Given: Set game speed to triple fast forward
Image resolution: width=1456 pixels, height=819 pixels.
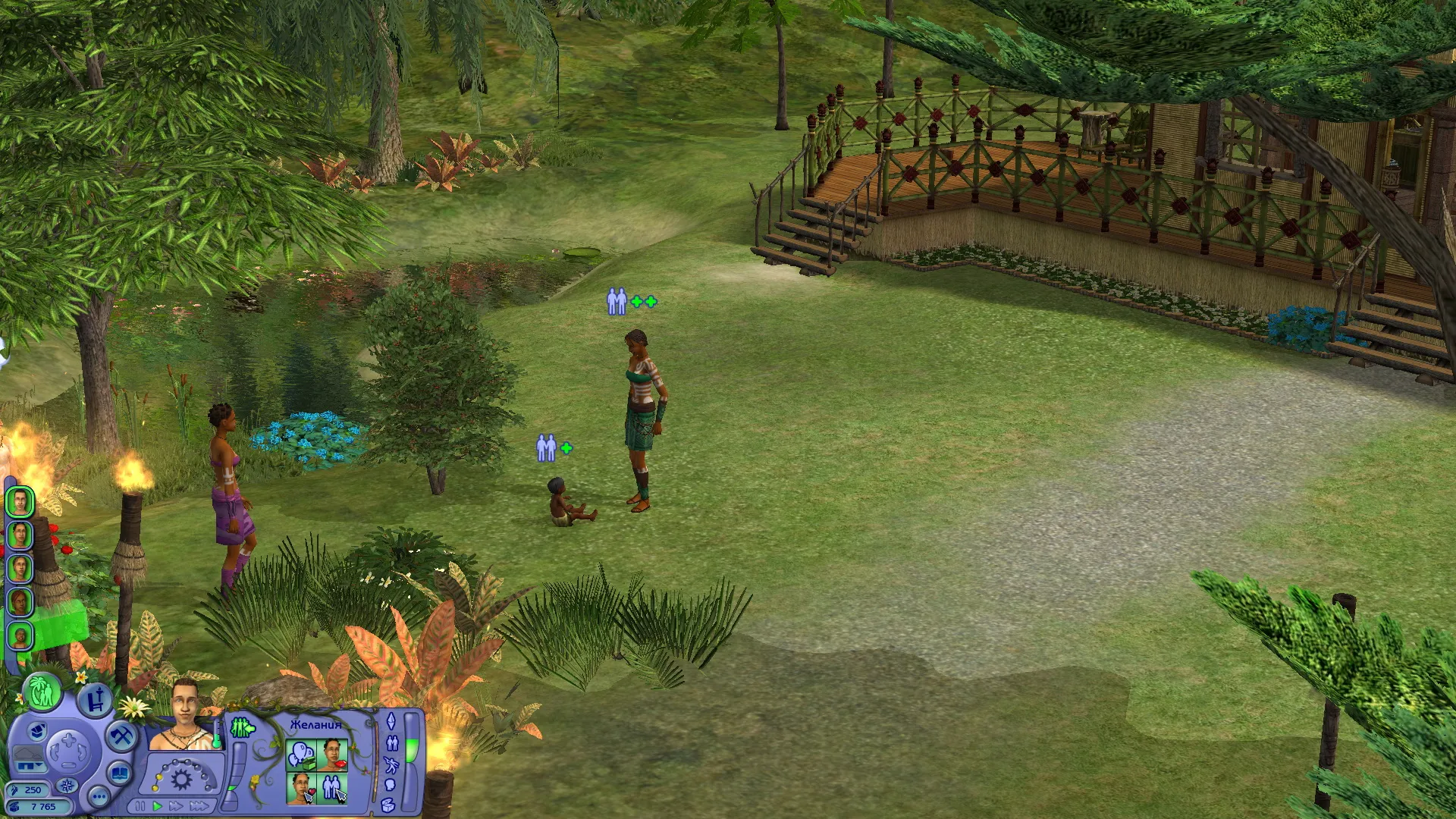Looking at the screenshot, I should (x=199, y=806).
